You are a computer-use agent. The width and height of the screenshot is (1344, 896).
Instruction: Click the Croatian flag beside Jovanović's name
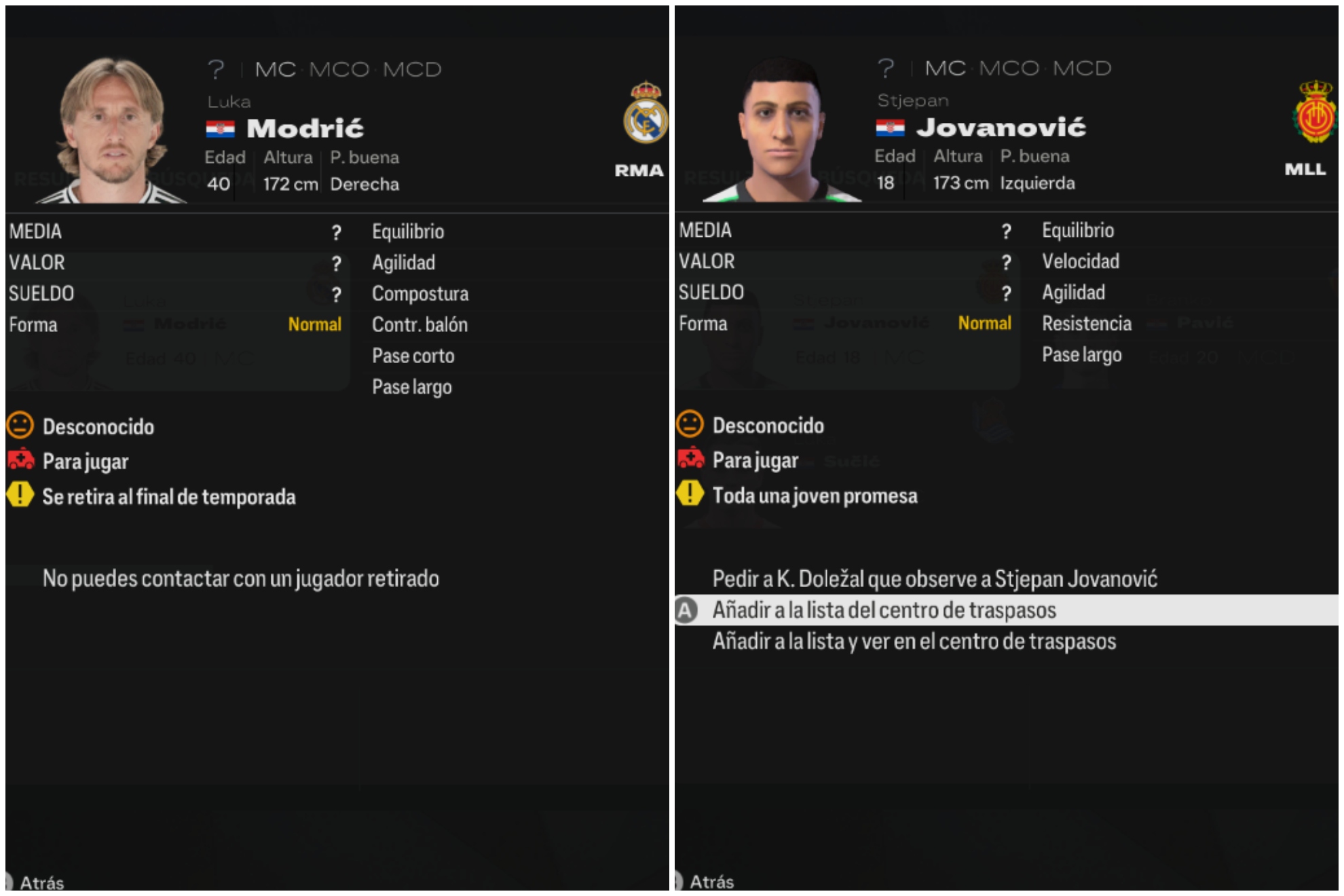point(891,127)
